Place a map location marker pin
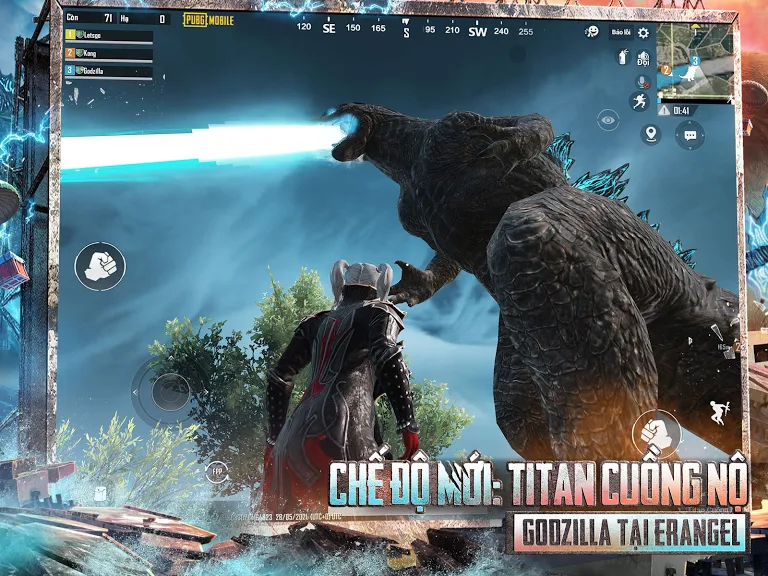Image resolution: width=768 pixels, height=576 pixels. pyautogui.click(x=651, y=133)
